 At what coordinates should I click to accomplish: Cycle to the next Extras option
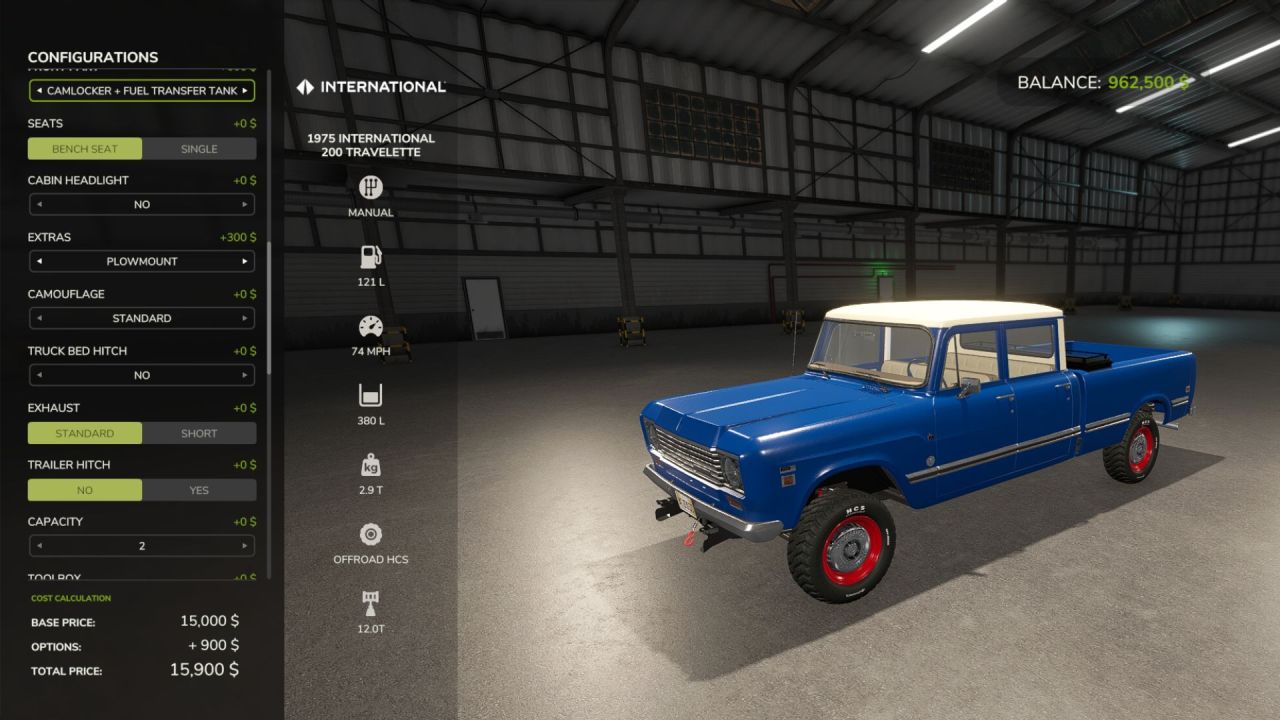coord(243,261)
